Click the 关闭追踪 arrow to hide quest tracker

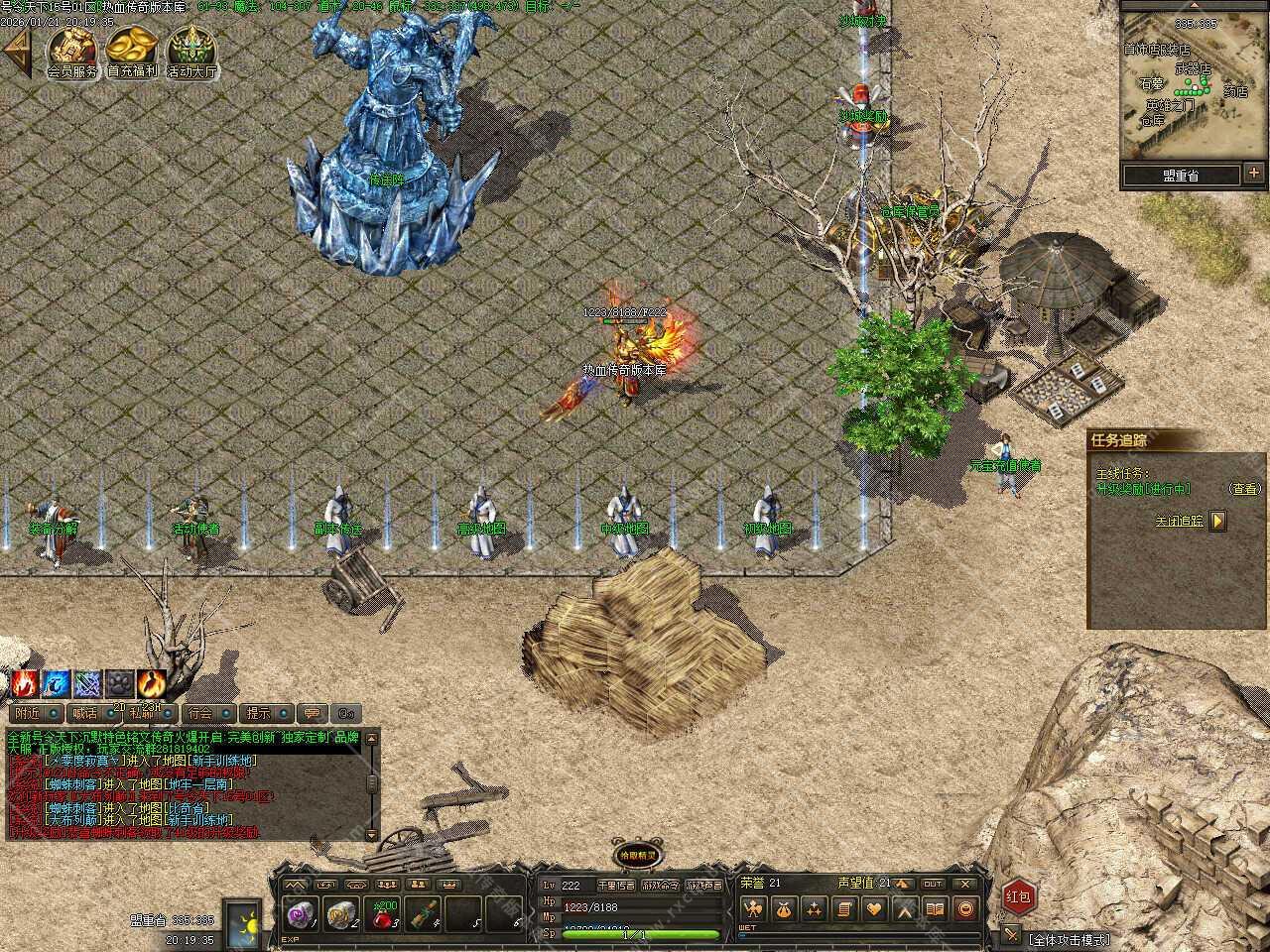(1218, 521)
